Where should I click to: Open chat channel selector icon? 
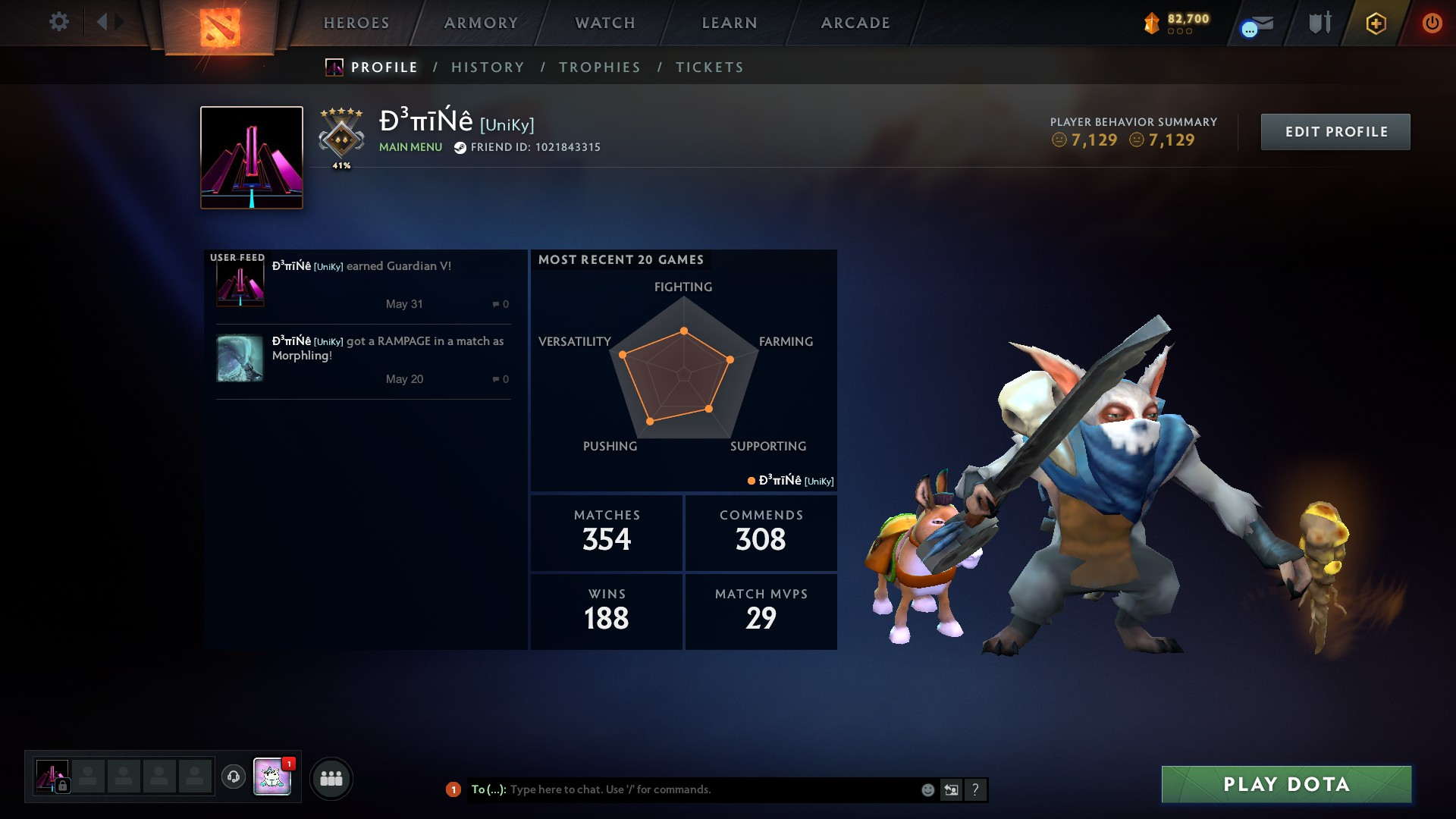952,789
